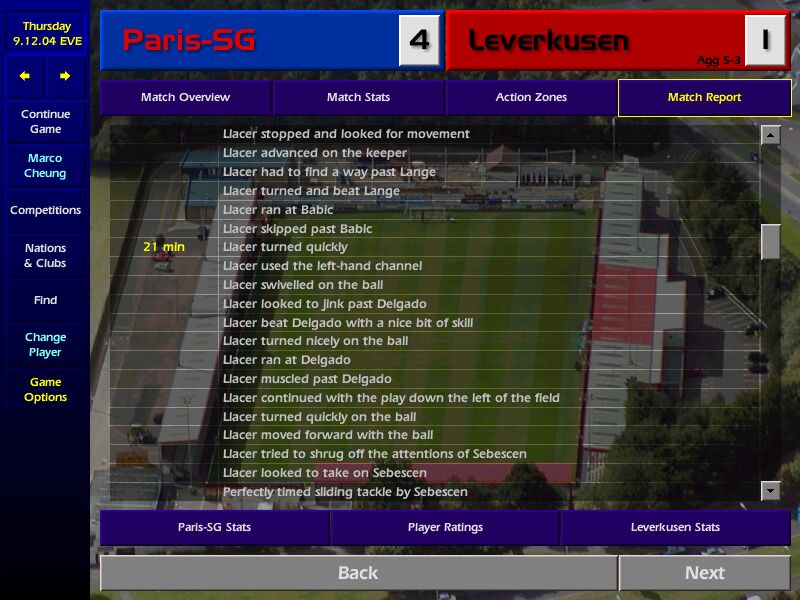Click the left yellow arrow button
Screen dimensions: 800x600
25,76
